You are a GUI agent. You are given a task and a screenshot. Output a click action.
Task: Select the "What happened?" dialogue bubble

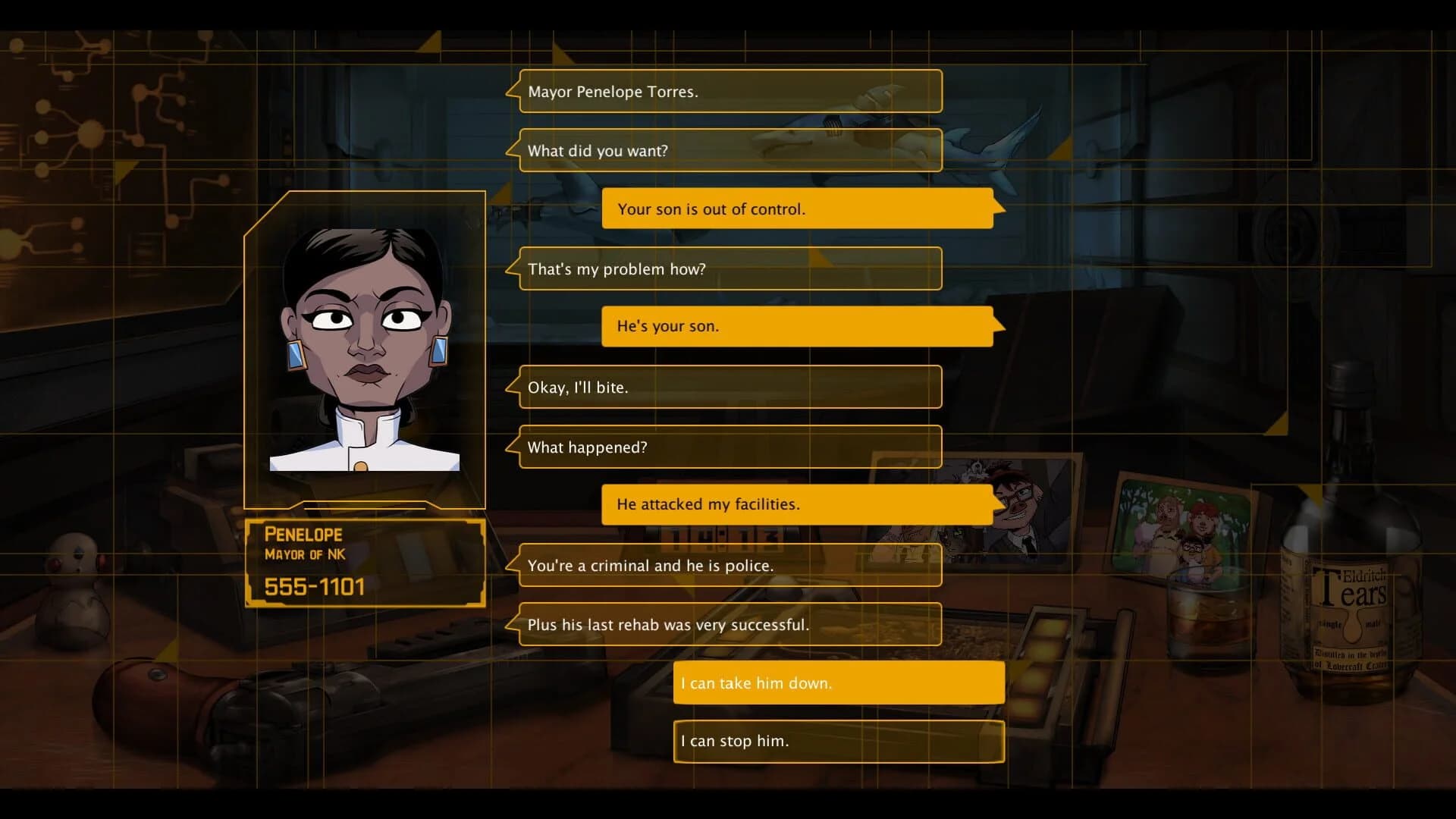pos(728,447)
